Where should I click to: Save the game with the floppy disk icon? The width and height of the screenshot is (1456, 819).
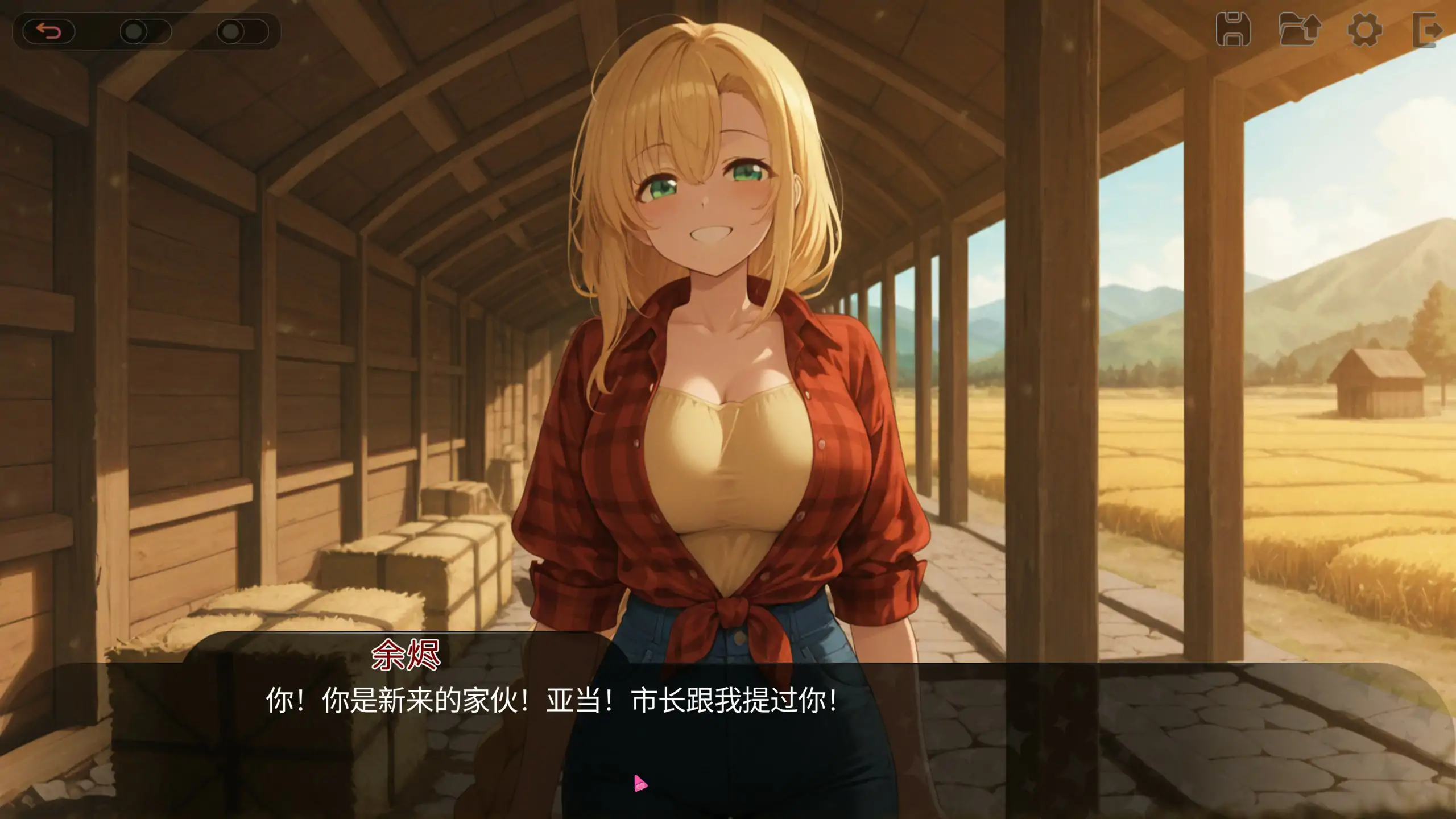(x=1233, y=30)
